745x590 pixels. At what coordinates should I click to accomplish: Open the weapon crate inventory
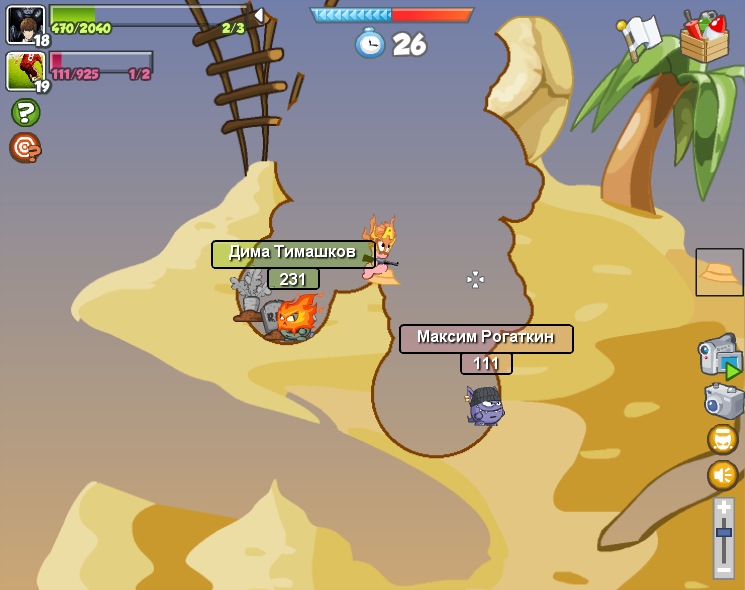pos(704,39)
